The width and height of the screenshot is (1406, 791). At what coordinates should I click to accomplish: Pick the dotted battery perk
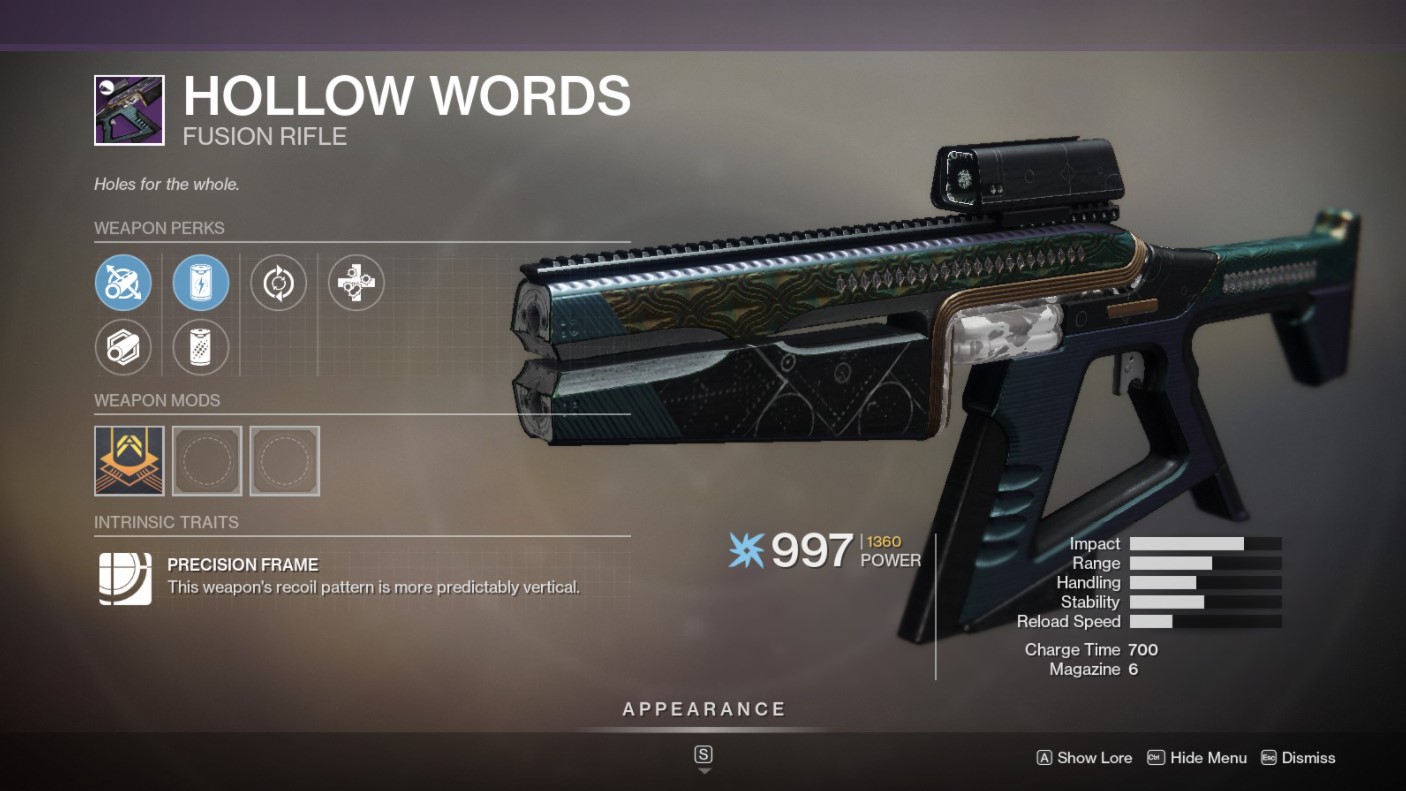201,348
